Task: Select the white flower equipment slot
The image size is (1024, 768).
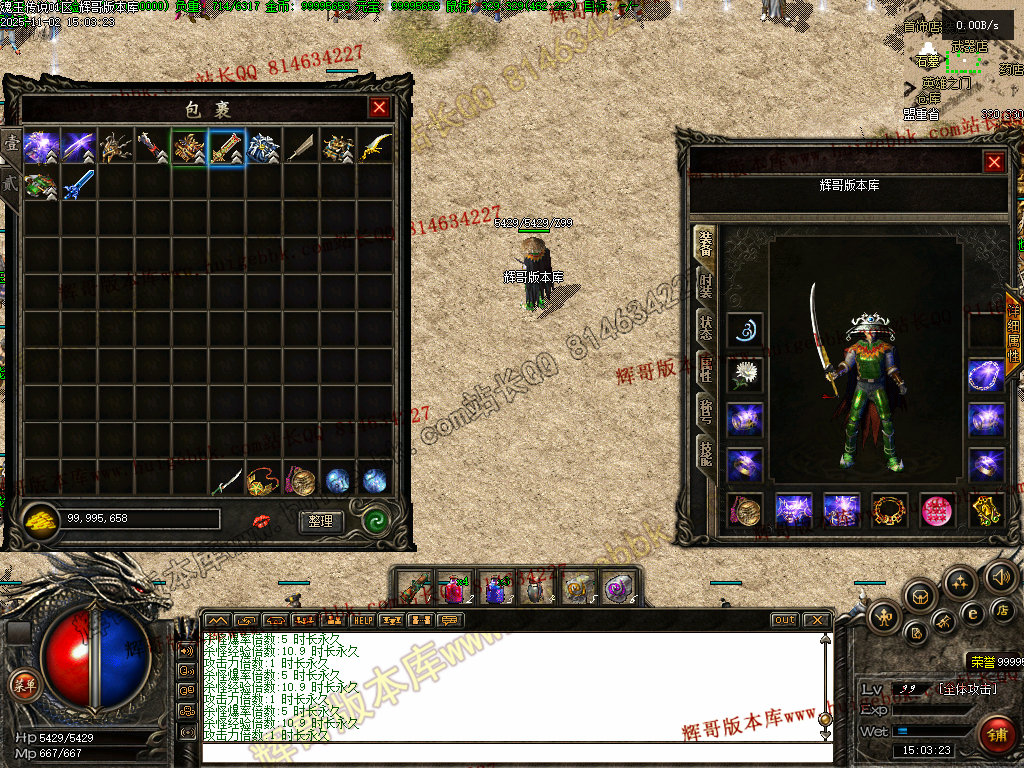Action: pyautogui.click(x=745, y=374)
